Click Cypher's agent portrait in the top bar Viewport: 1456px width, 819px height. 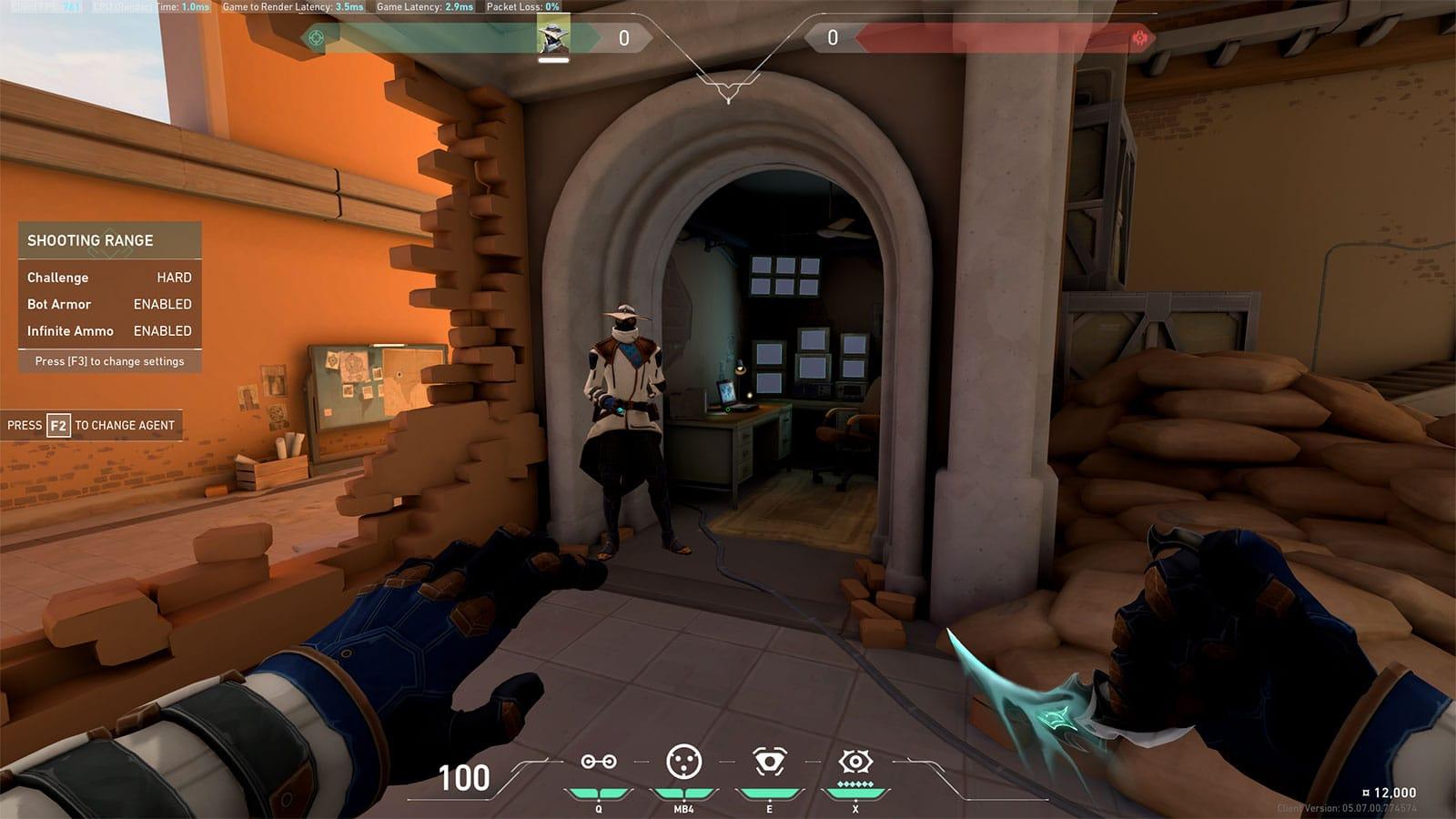[553, 35]
